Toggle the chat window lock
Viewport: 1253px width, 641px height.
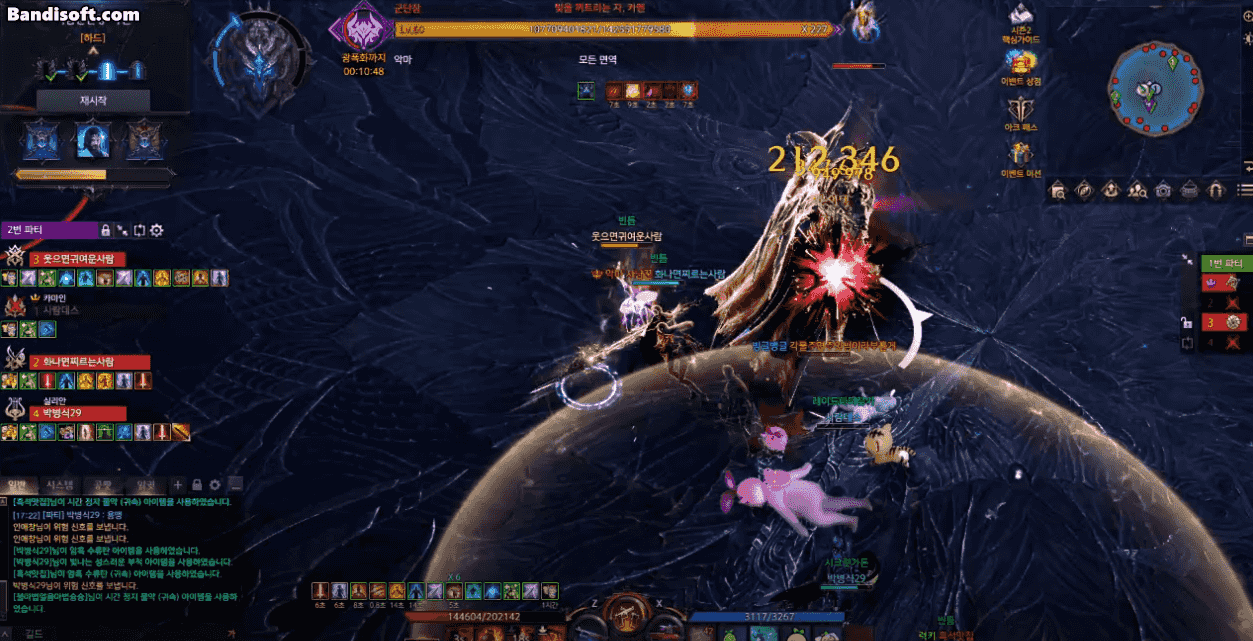point(197,485)
